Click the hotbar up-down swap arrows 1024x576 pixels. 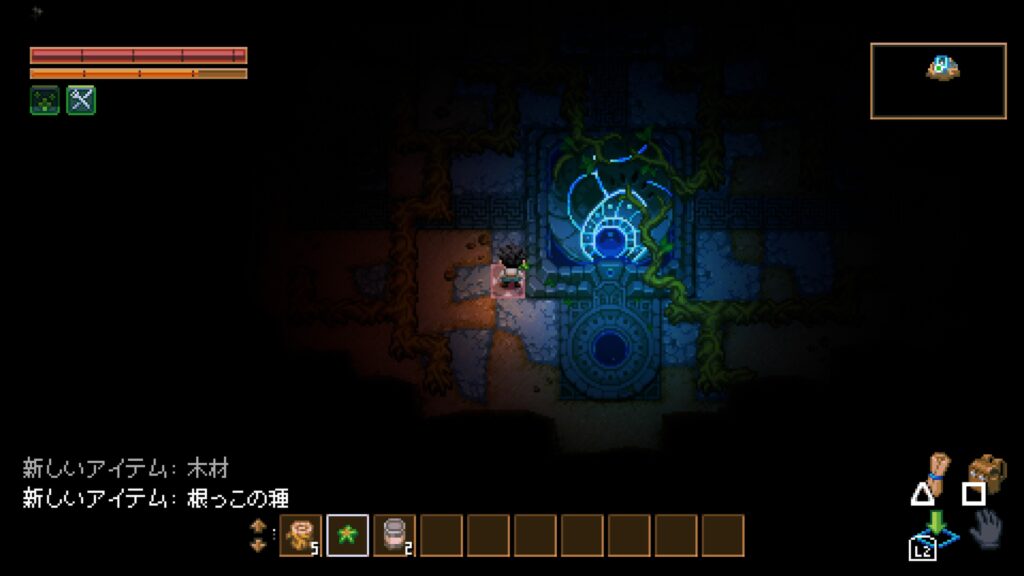[258, 535]
